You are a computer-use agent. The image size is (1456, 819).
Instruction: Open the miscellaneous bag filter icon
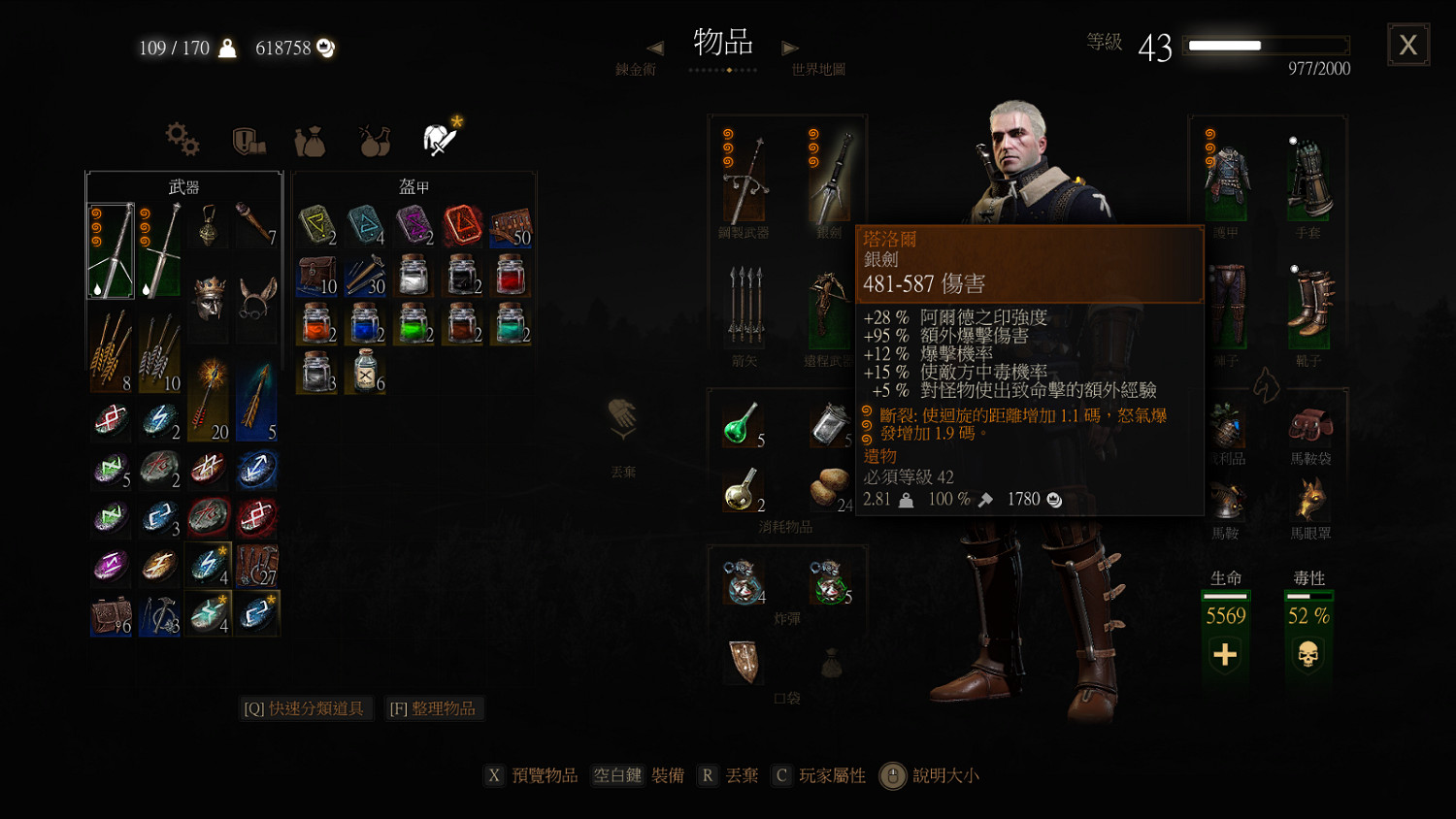(x=310, y=139)
